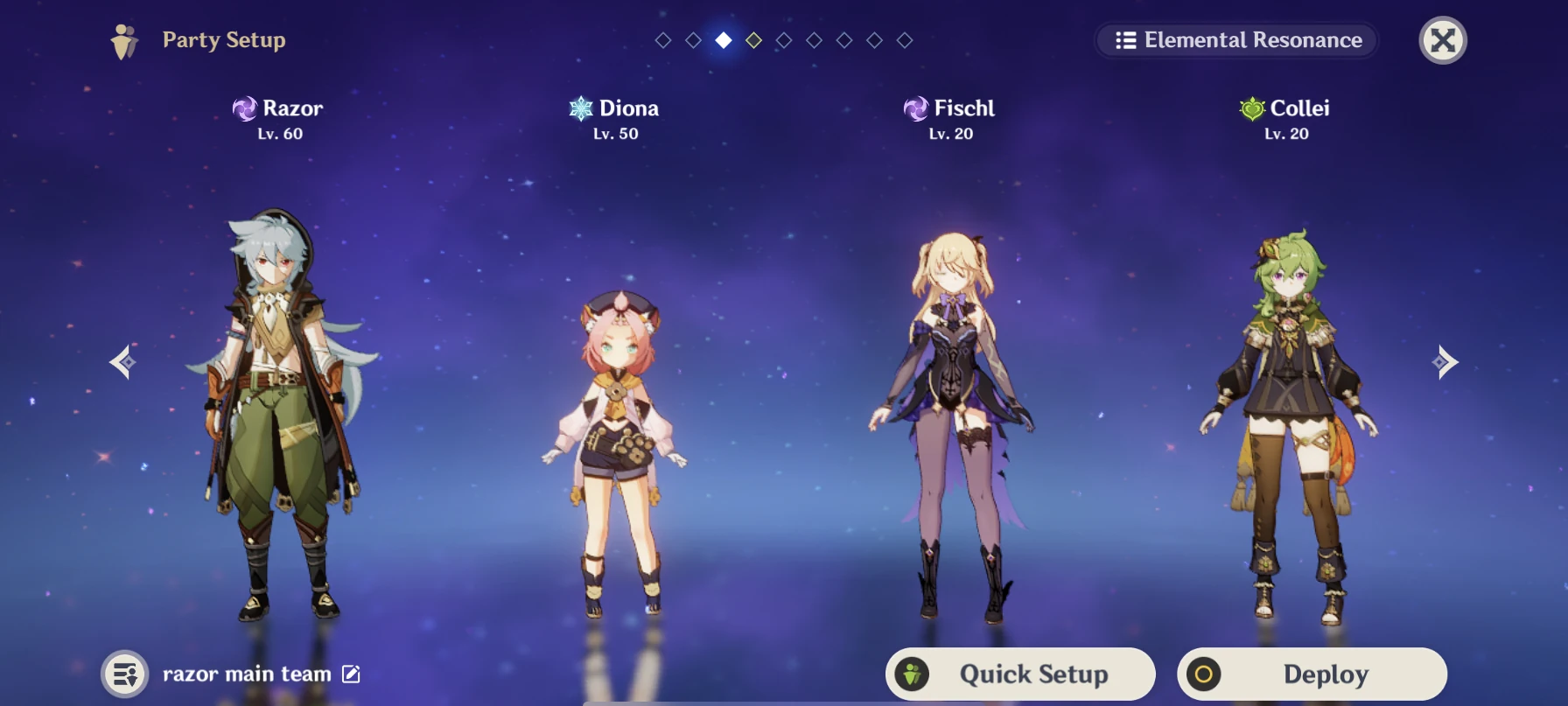Select the Razor character card
Viewport: 1568px width, 706px height.
click(x=280, y=394)
